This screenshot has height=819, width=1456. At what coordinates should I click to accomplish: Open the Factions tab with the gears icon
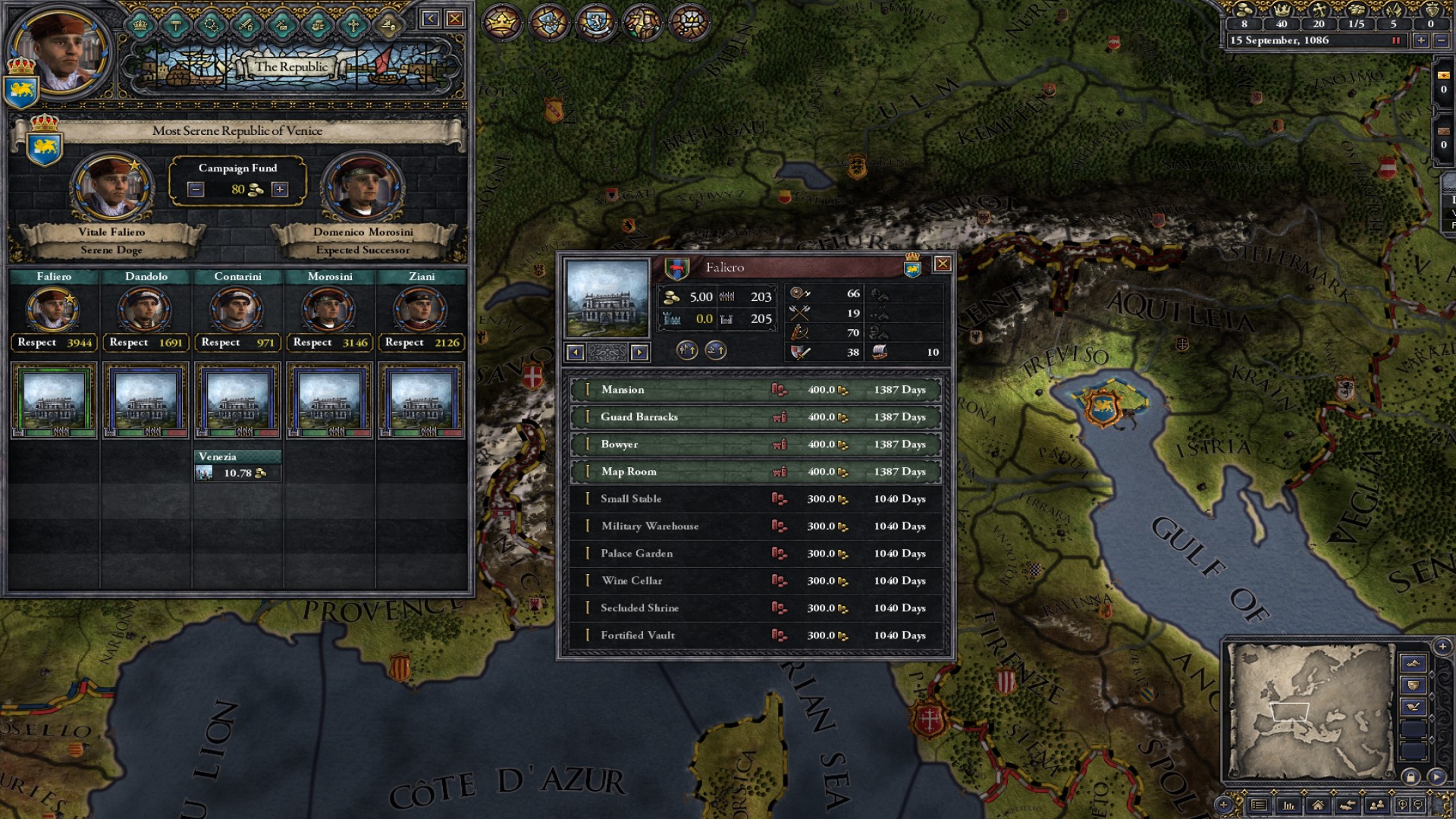tap(211, 24)
